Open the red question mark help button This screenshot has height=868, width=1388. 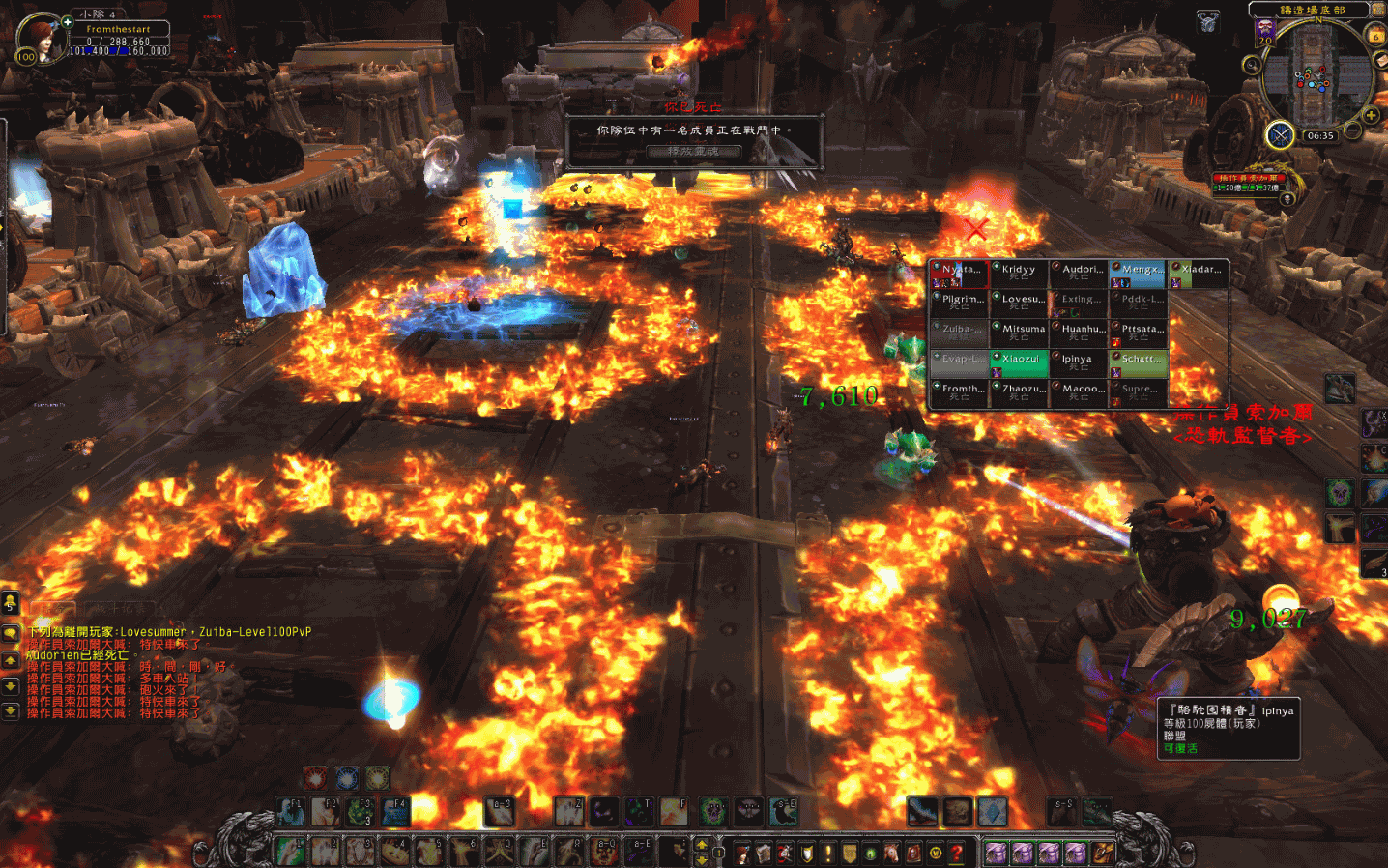[956, 853]
